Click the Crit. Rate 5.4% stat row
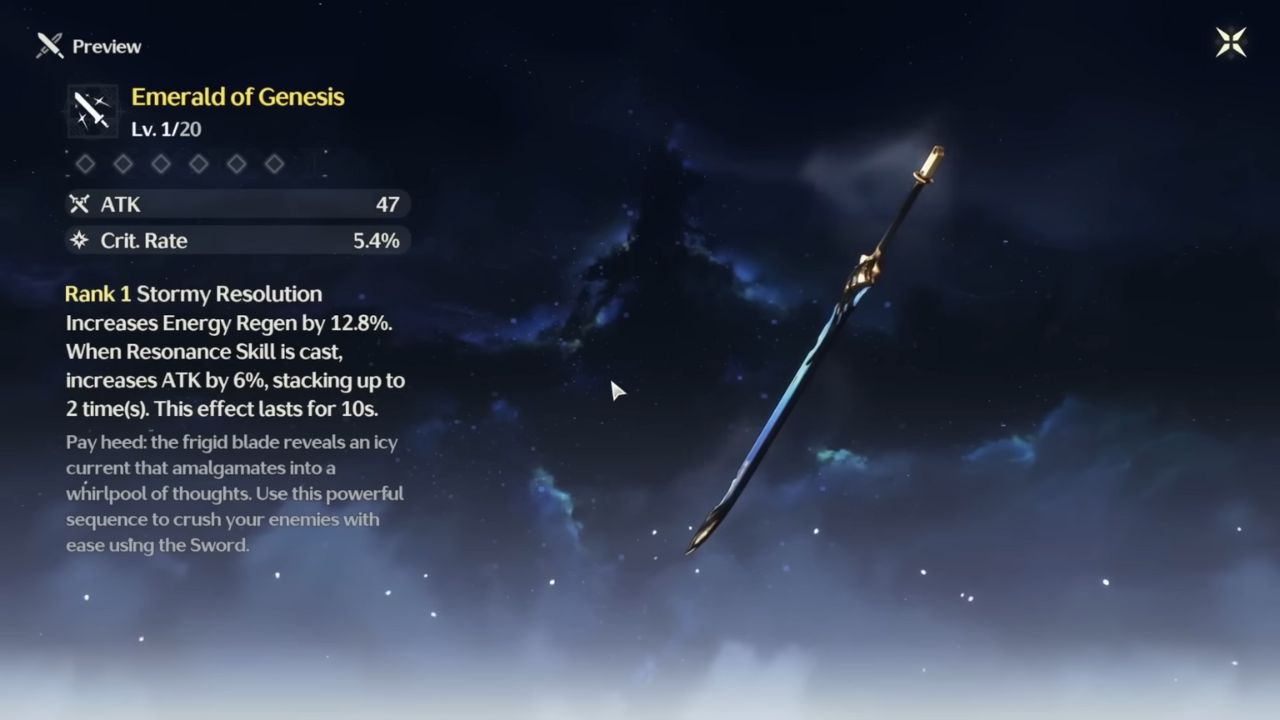The height and width of the screenshot is (720, 1280). coord(237,240)
